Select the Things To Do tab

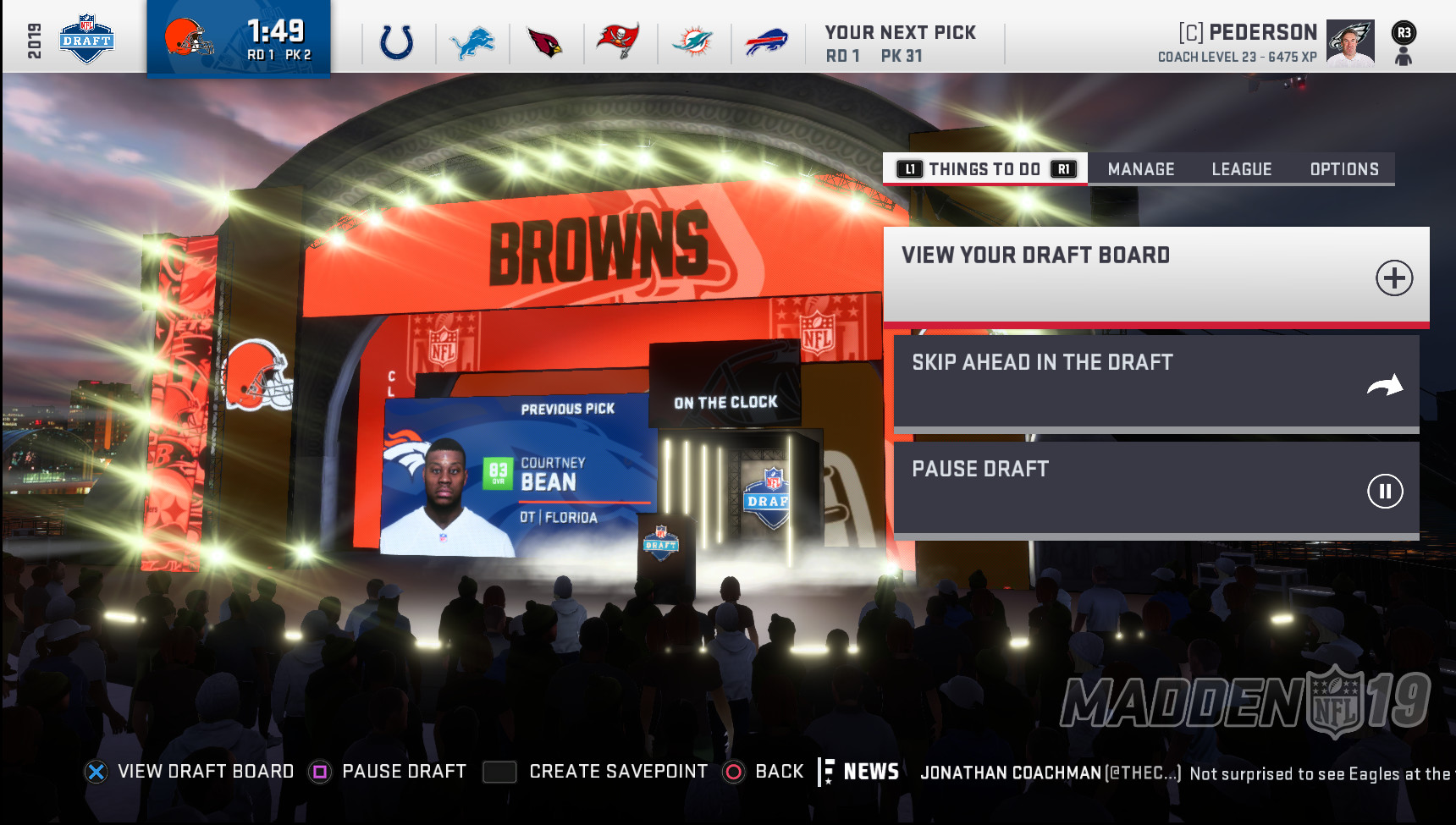click(x=984, y=169)
